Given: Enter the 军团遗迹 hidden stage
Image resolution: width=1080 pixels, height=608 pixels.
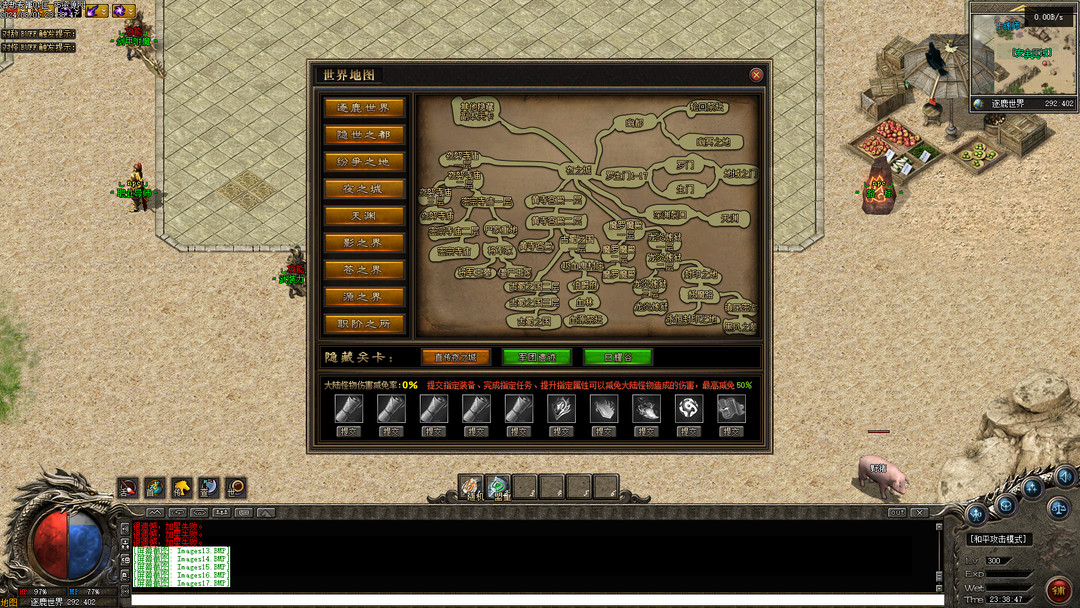Looking at the screenshot, I should click(x=537, y=357).
